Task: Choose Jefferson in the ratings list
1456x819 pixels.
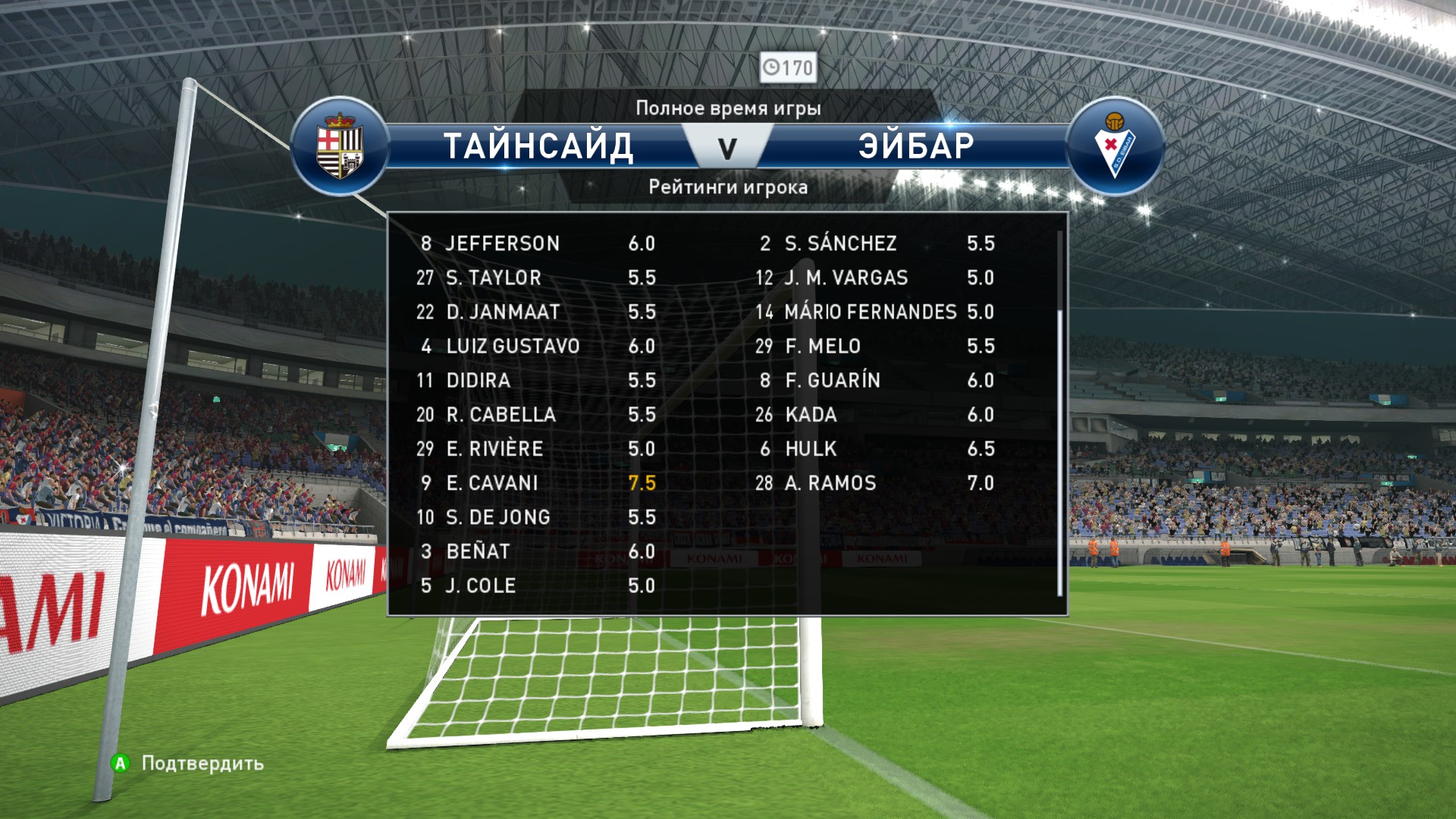Action: 536,243
